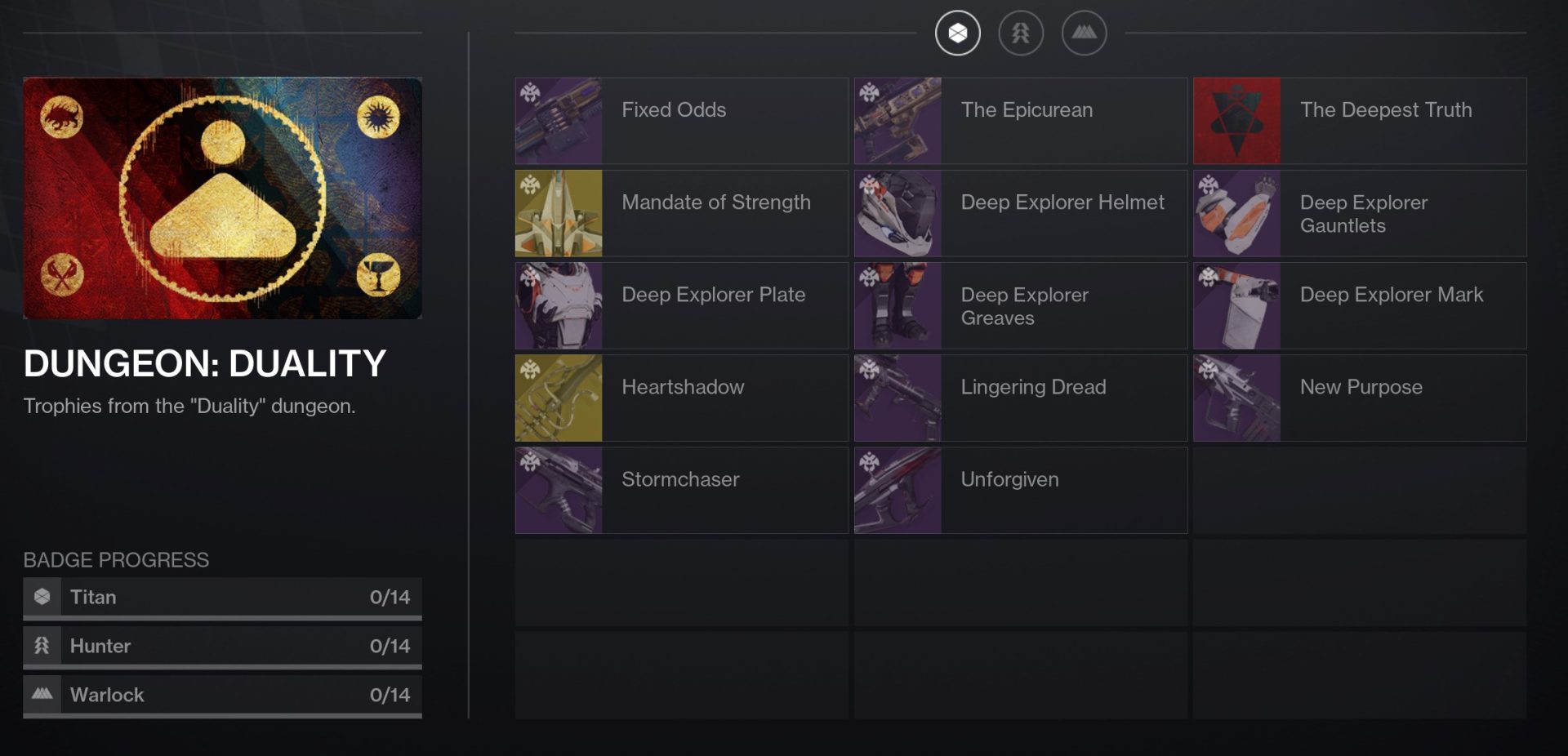Click the Dungeon: Duality badge image
1568x756 pixels.
[x=222, y=198]
